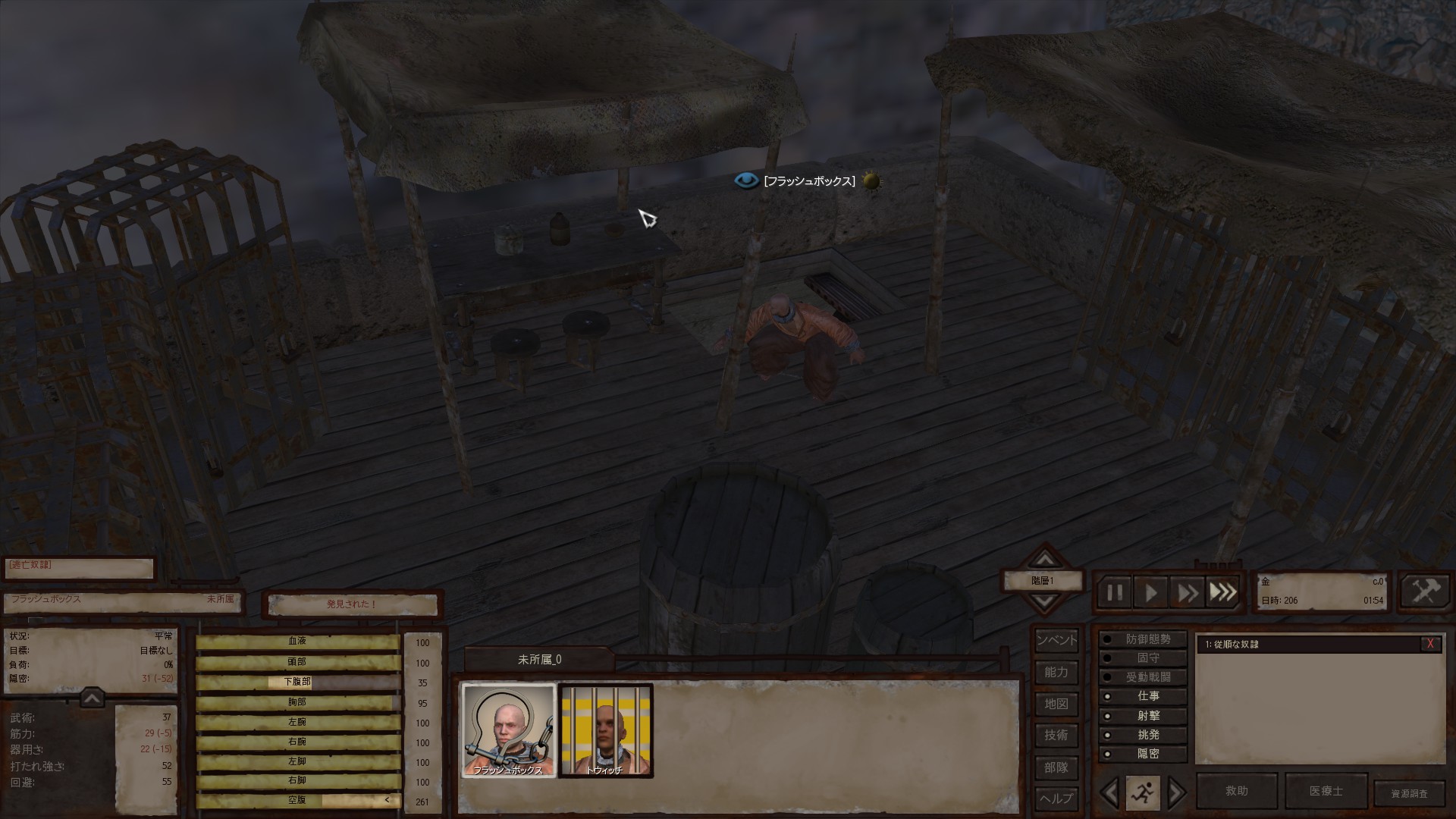Remove the 従順な奴隷 job with X
Viewport: 1456px width, 819px height.
(x=1430, y=644)
